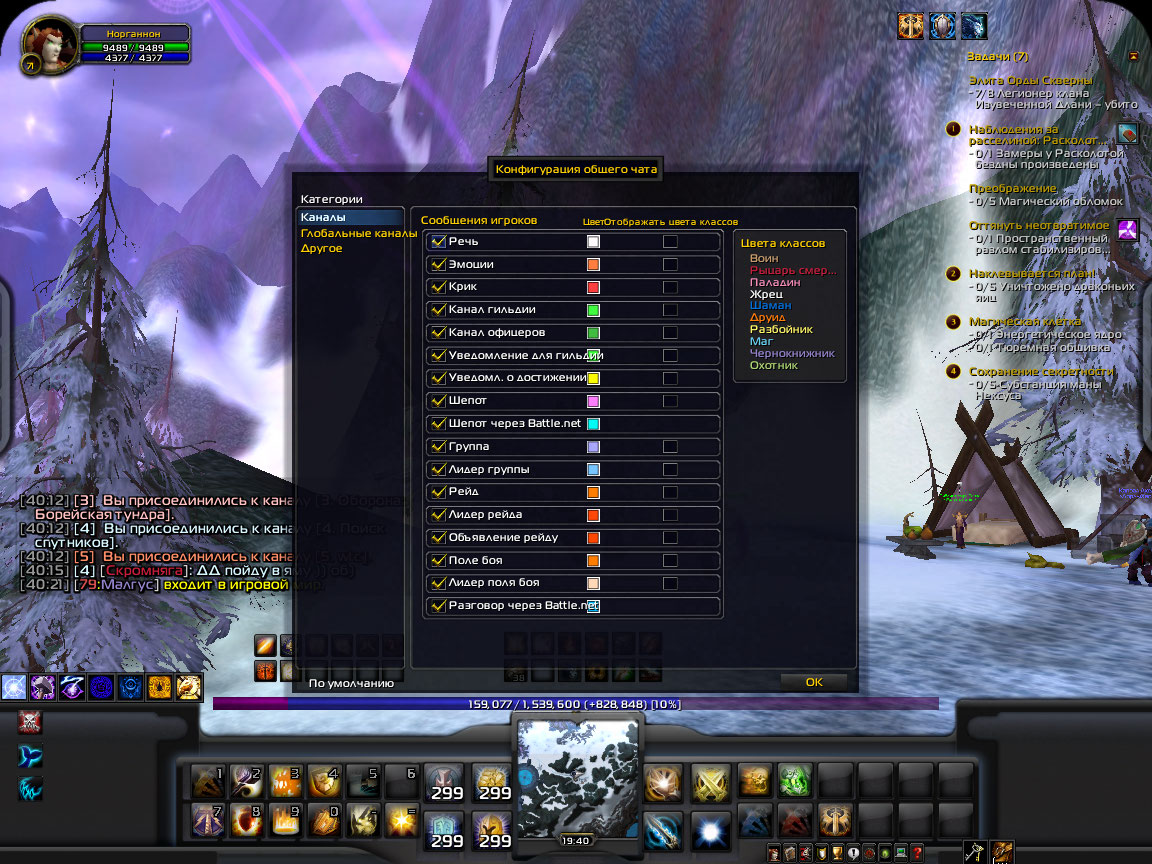This screenshot has width=1152, height=864.
Task: Change the red Крик color swatch
Action: (593, 287)
